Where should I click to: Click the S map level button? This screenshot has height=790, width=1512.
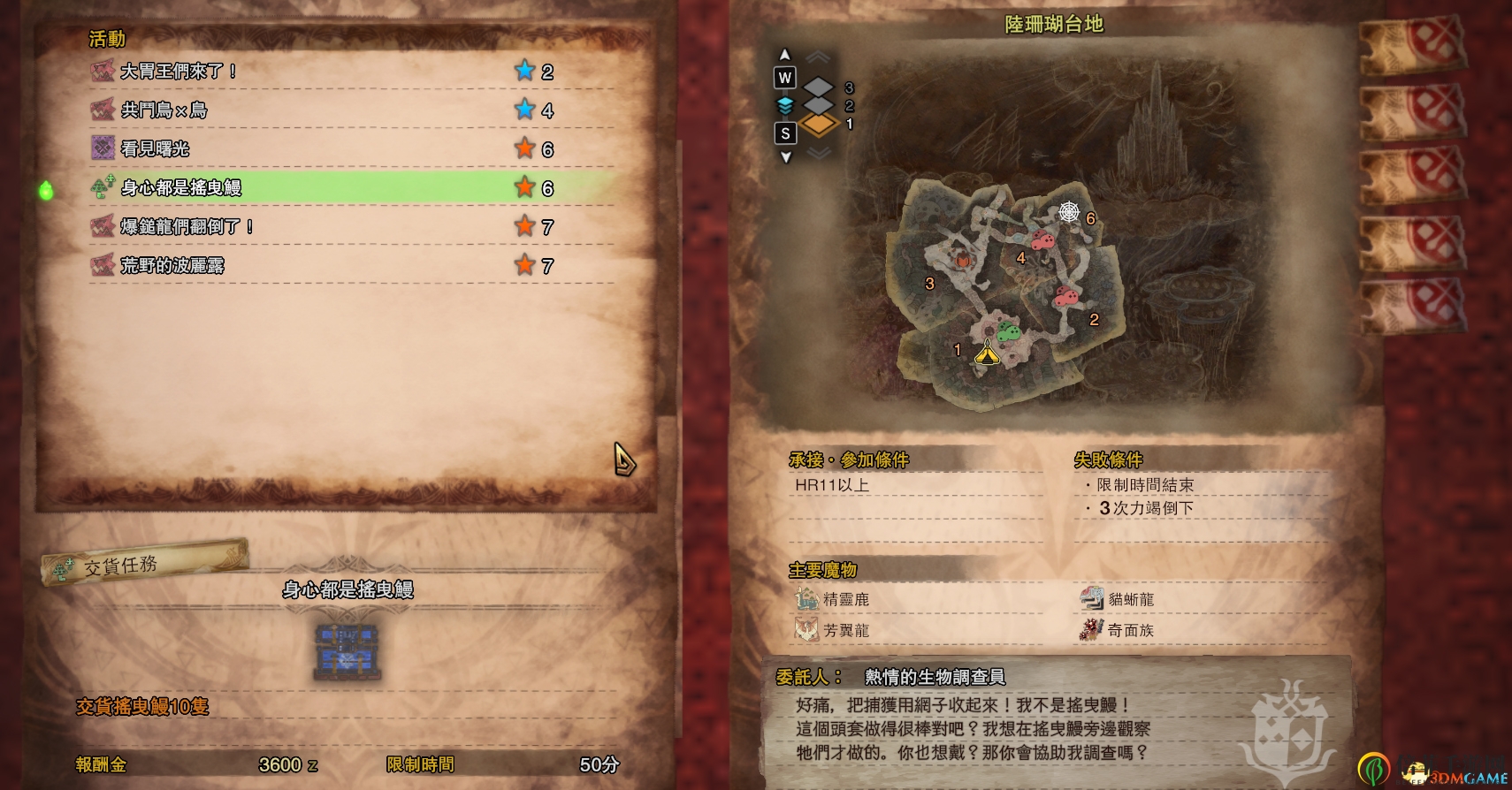tap(785, 133)
